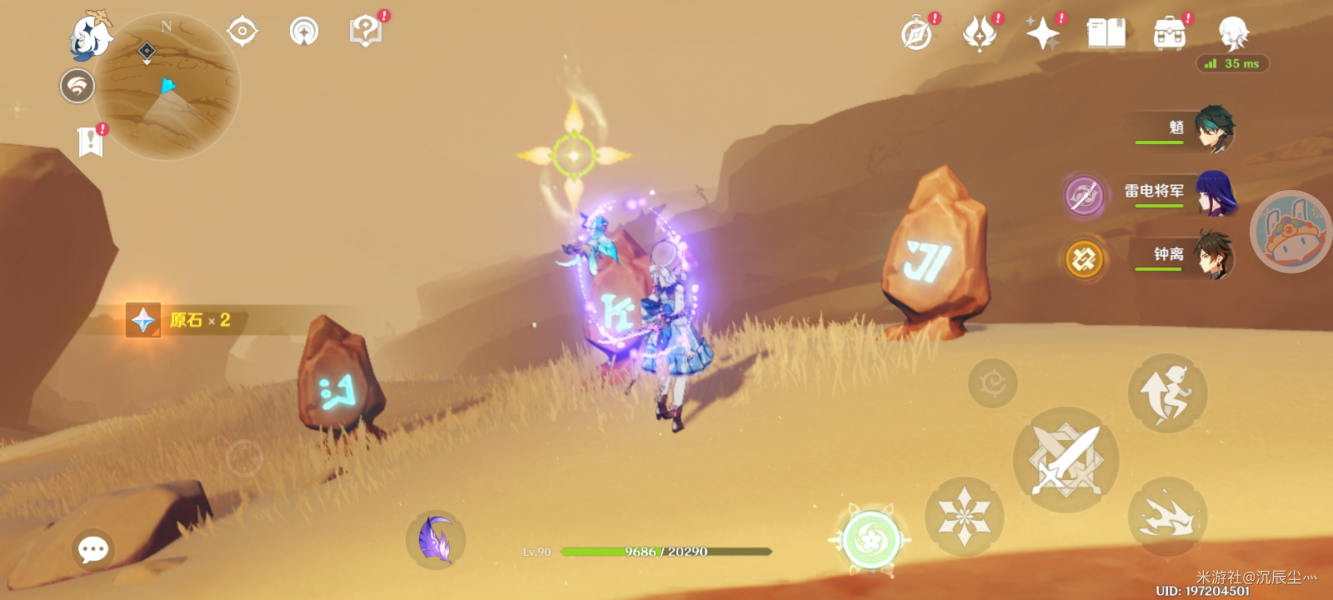
Task: Tap the sword normal attack button
Action: 1066,462
